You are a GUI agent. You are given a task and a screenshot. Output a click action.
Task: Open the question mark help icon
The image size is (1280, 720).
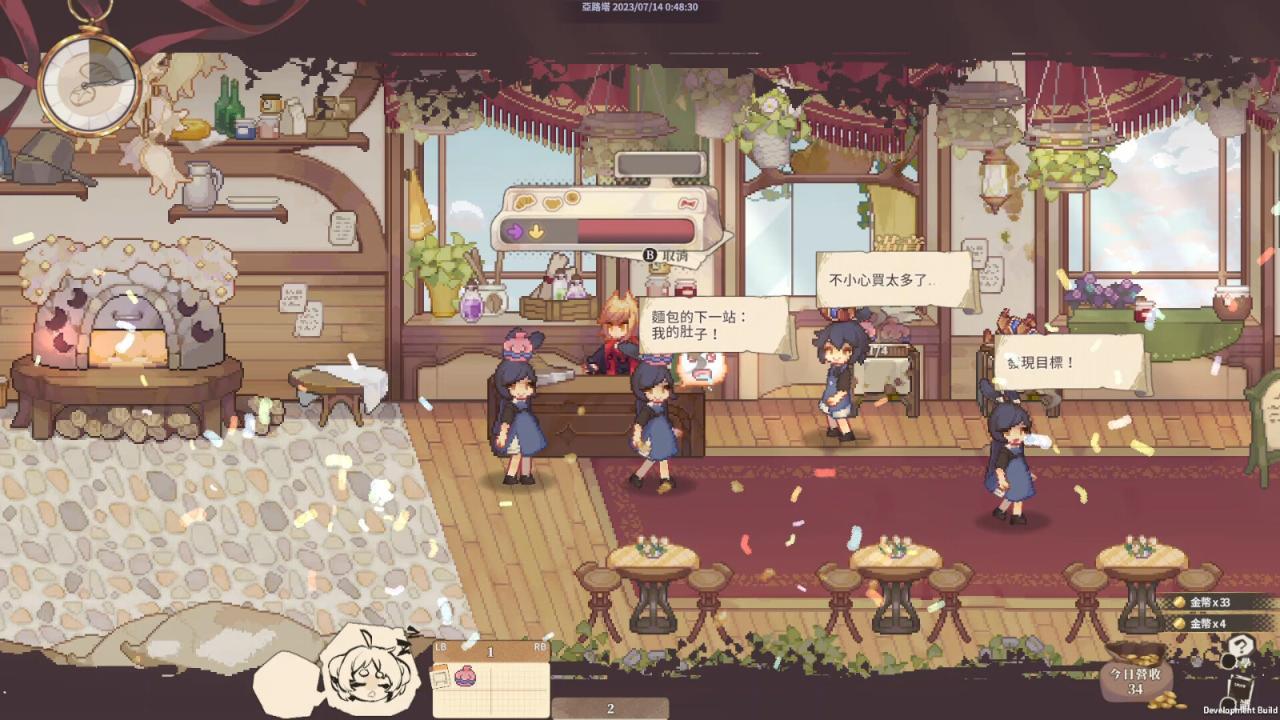tap(1241, 646)
